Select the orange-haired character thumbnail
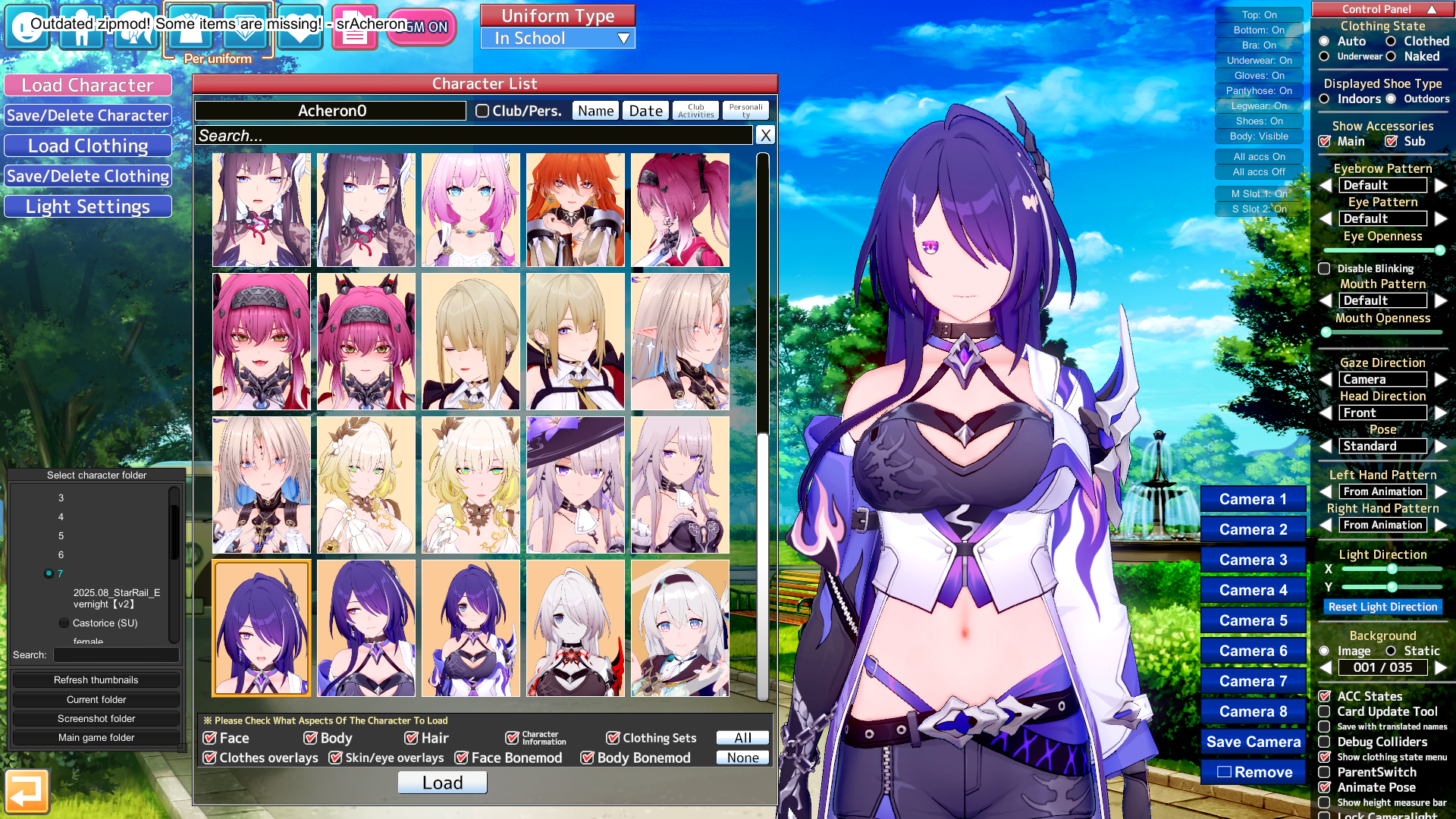This screenshot has width=1456, height=819. tap(576, 209)
